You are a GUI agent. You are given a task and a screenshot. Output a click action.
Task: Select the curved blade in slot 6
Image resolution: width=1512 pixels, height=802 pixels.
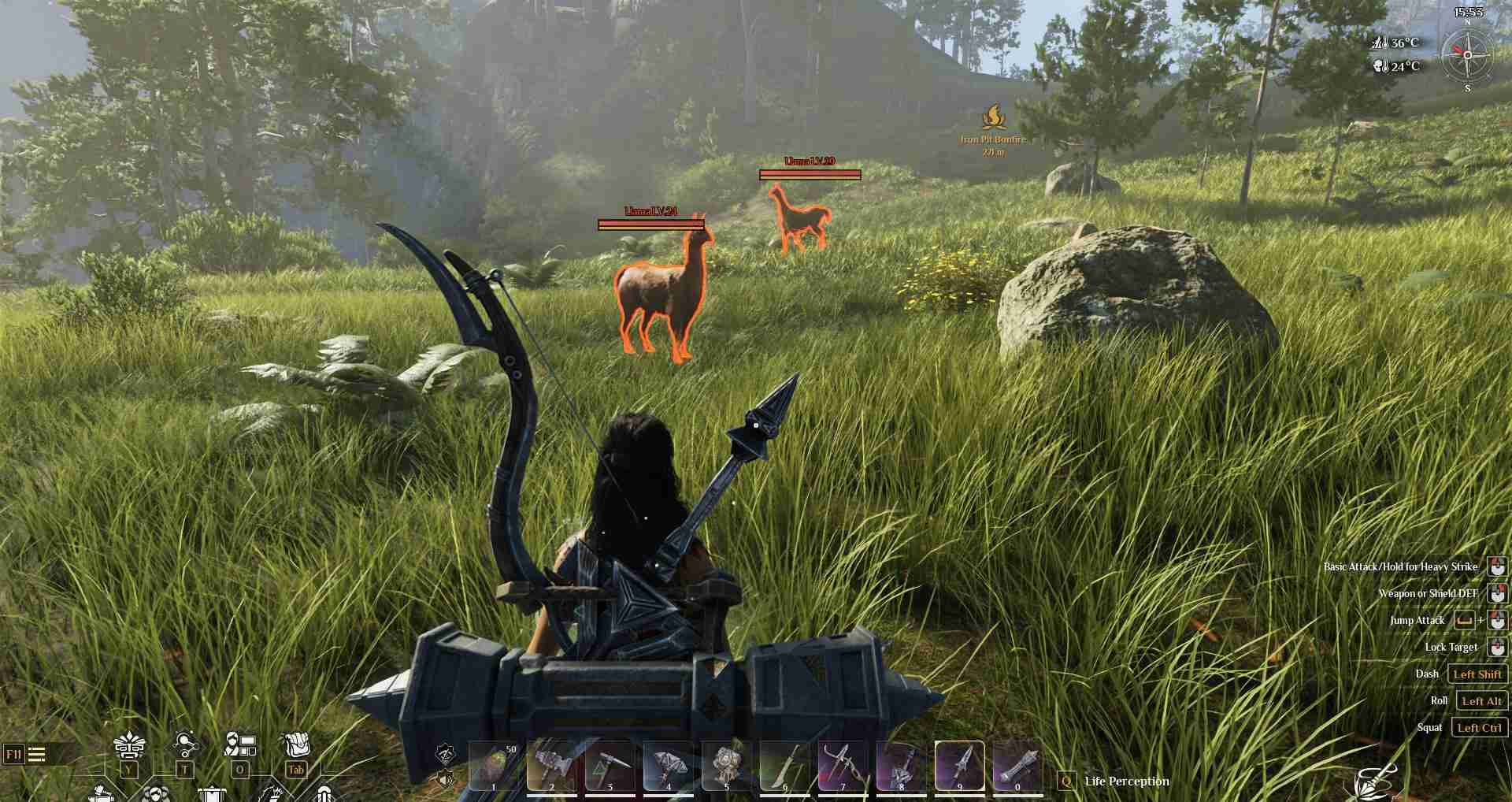pyautogui.click(x=784, y=765)
